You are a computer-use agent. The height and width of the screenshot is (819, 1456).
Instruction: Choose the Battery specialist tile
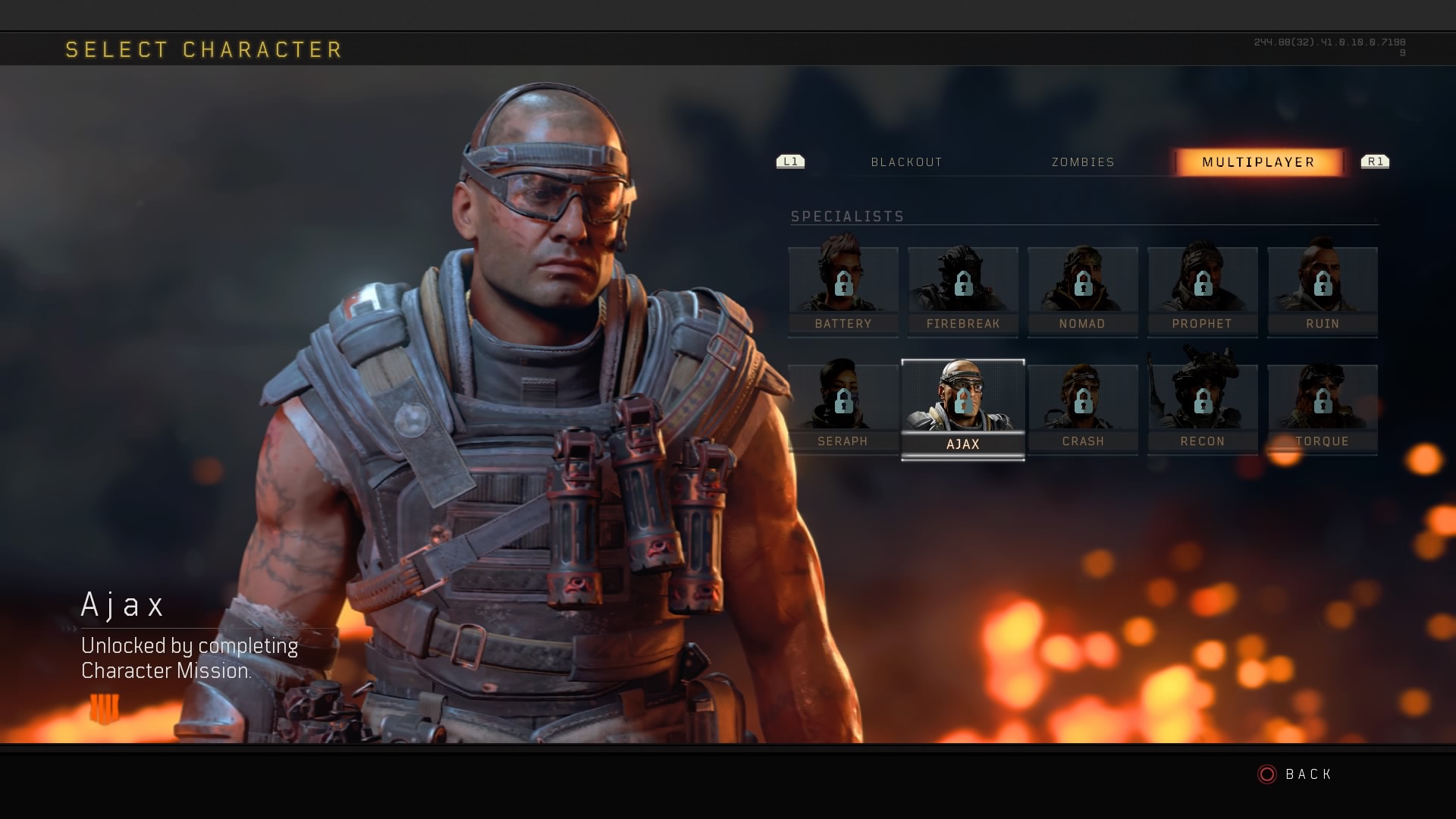coord(843,291)
